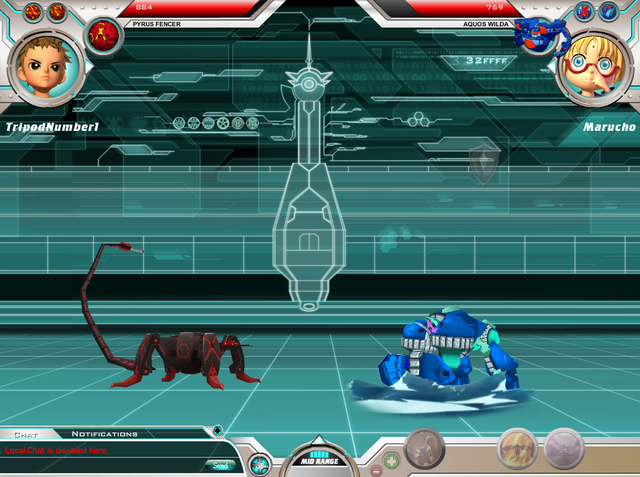Select the Aquos Wilda Bakugan icon
Viewport: 640px width, 477px height.
point(533,35)
